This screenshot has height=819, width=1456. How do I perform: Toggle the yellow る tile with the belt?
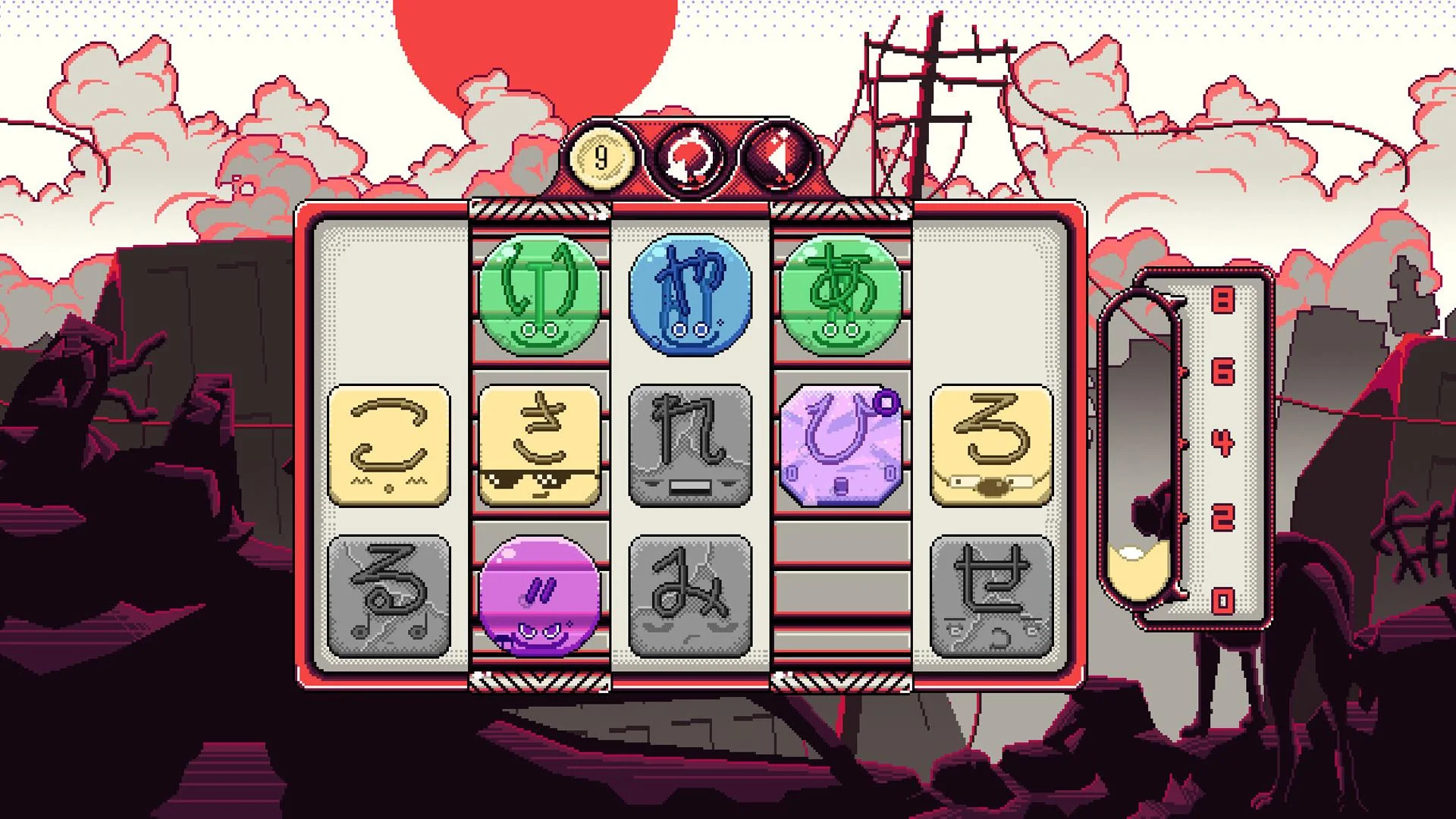click(990, 446)
